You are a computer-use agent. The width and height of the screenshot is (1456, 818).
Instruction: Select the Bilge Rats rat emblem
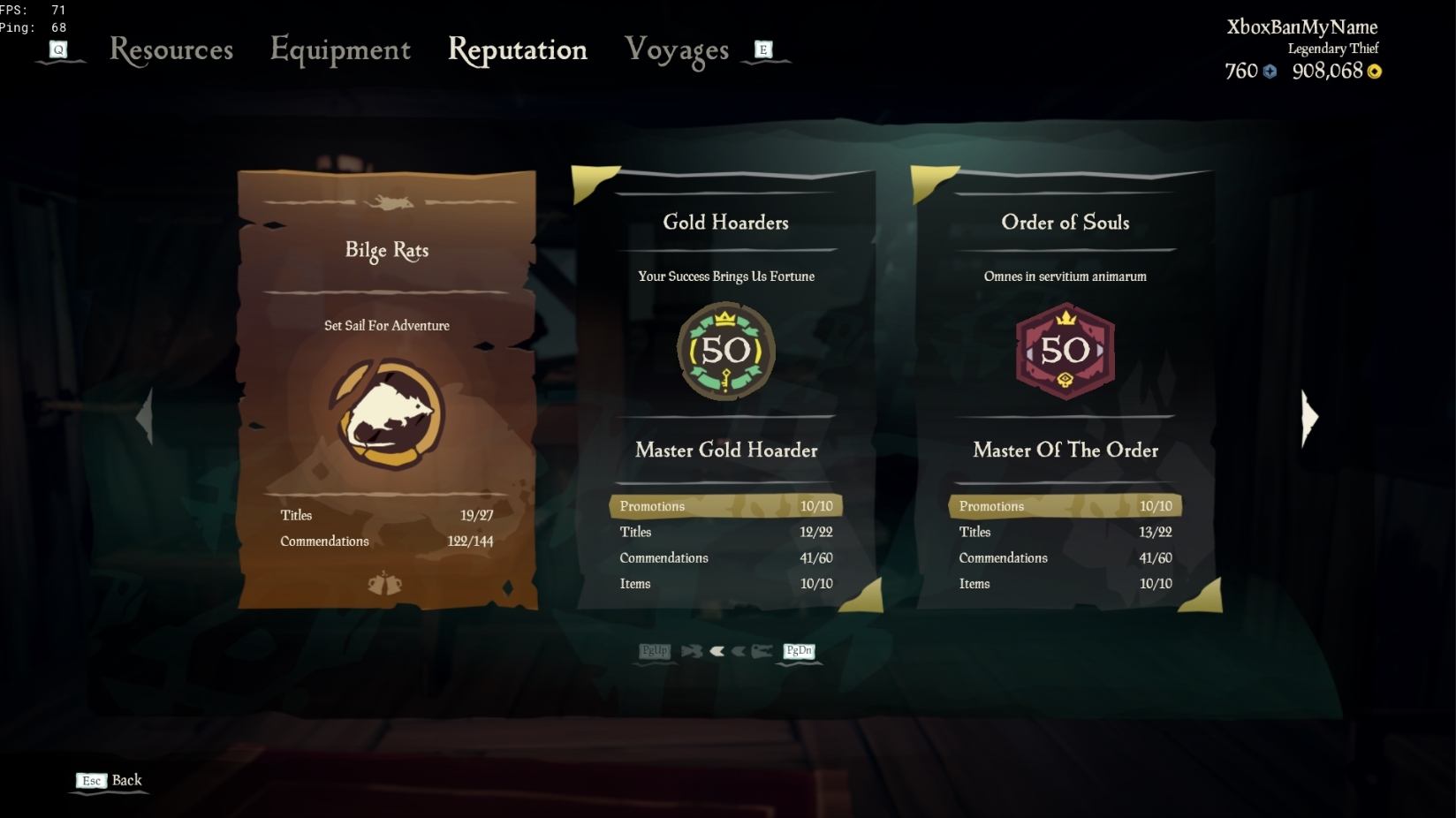[386, 413]
